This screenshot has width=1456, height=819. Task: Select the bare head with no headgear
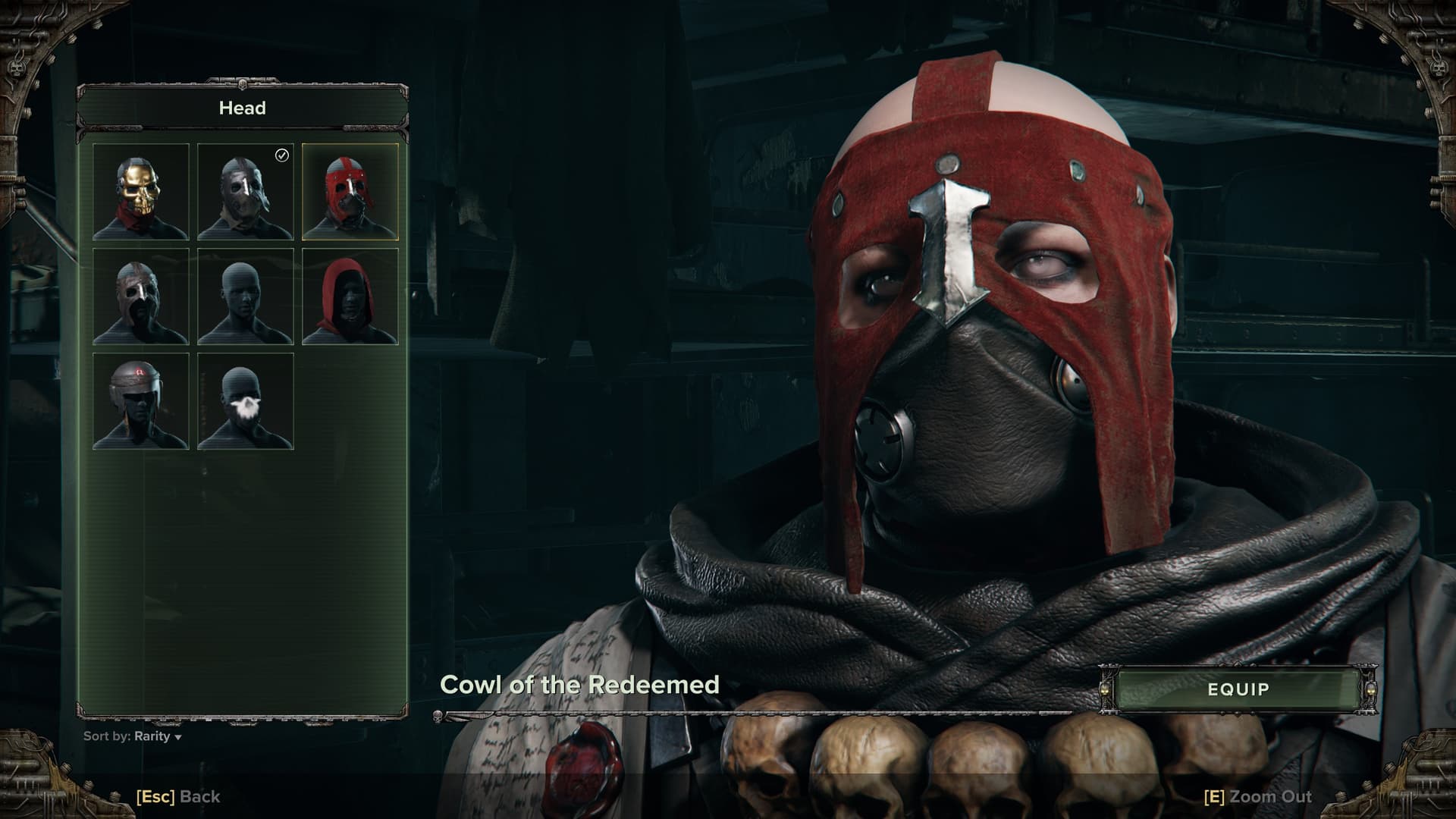(x=246, y=297)
